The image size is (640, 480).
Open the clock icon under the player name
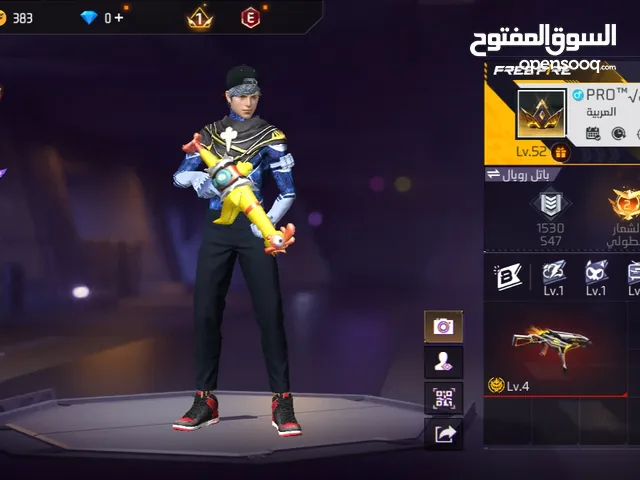618,133
